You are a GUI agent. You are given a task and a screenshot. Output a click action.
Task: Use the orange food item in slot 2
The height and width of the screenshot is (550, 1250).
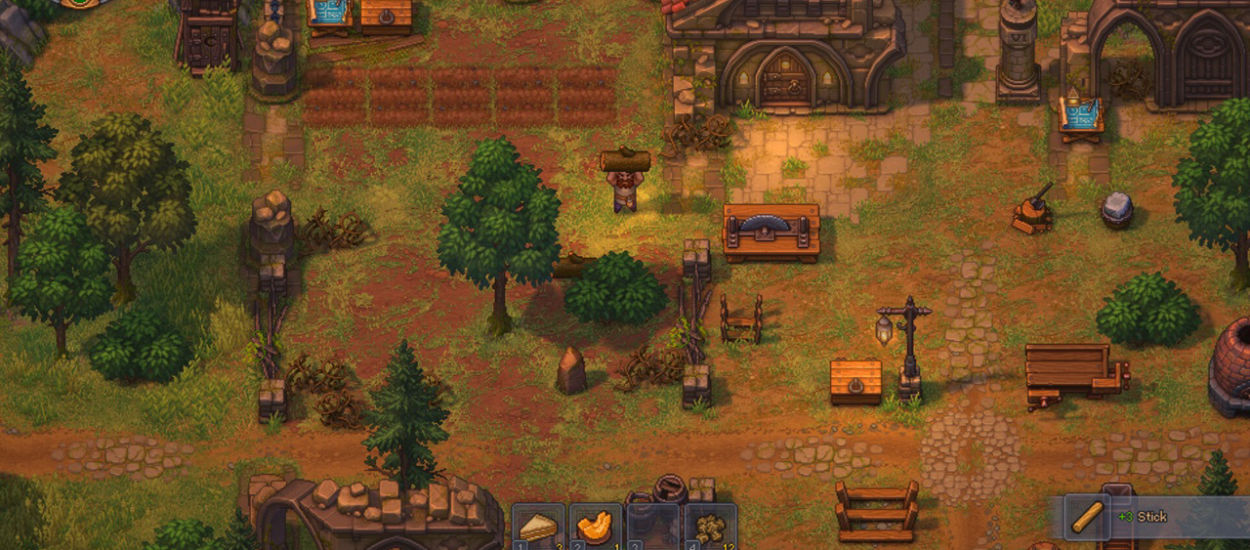pyautogui.click(x=595, y=527)
